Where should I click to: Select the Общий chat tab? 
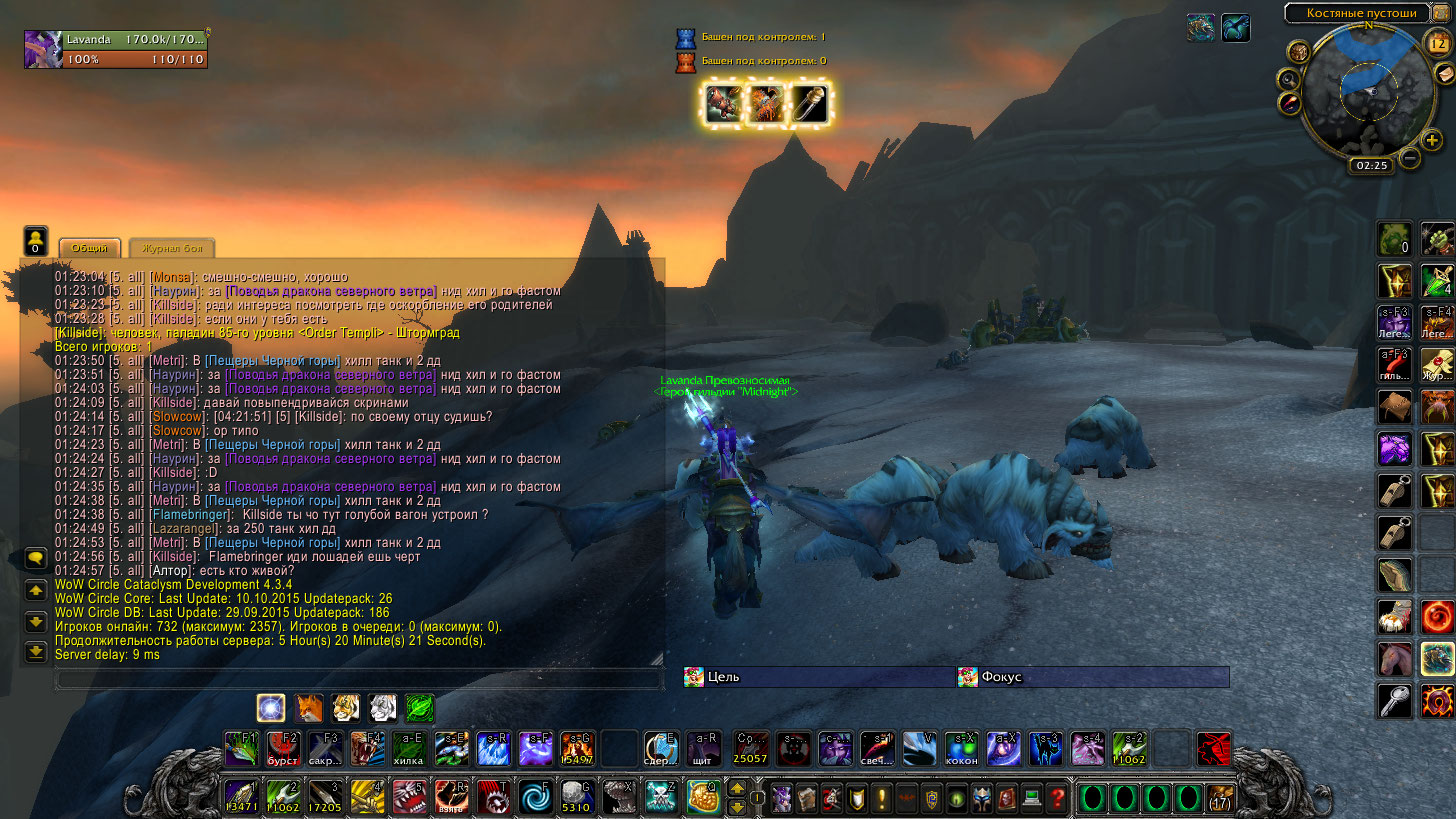90,249
